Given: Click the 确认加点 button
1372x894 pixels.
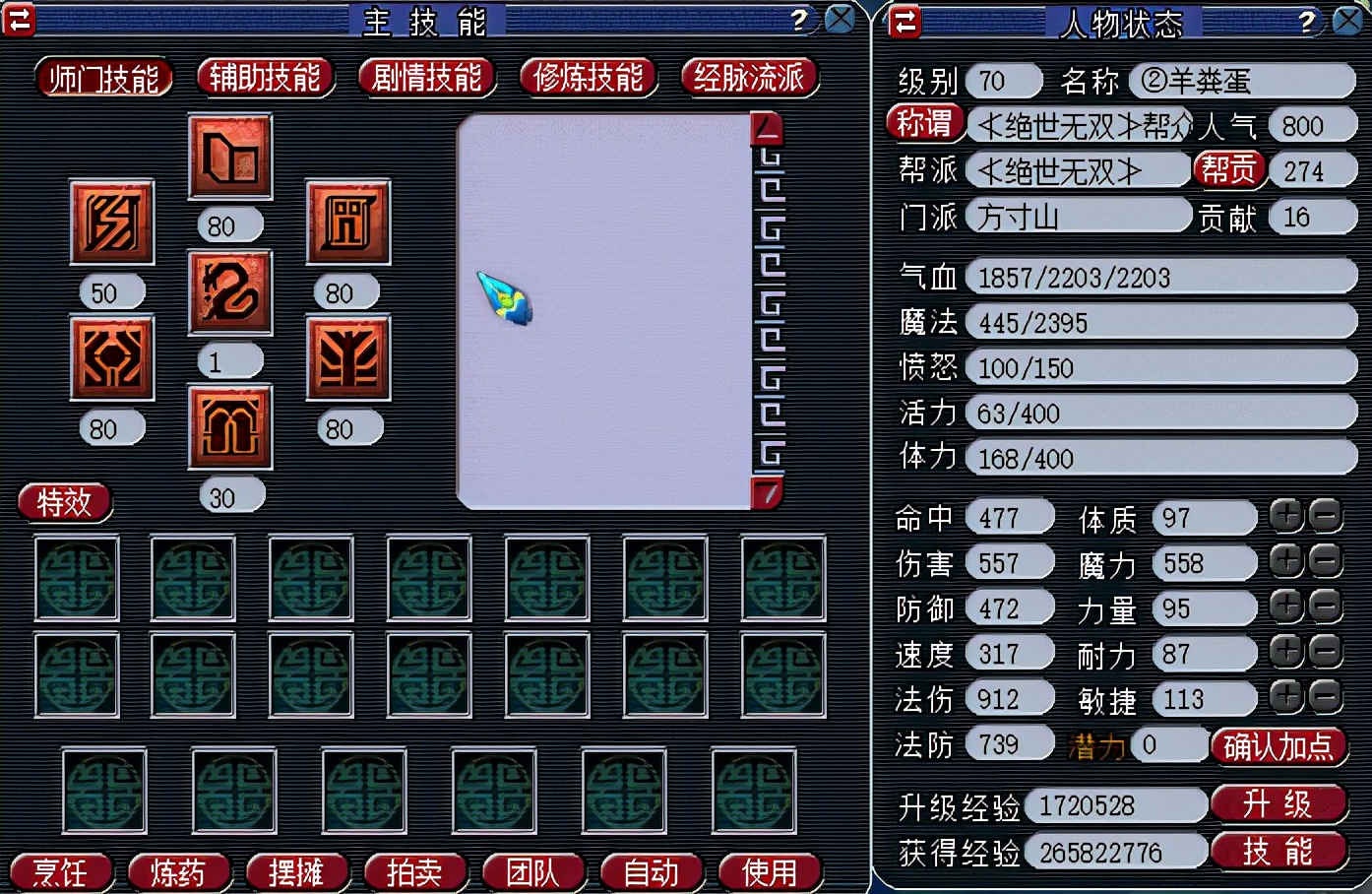Looking at the screenshot, I should [x=1278, y=746].
